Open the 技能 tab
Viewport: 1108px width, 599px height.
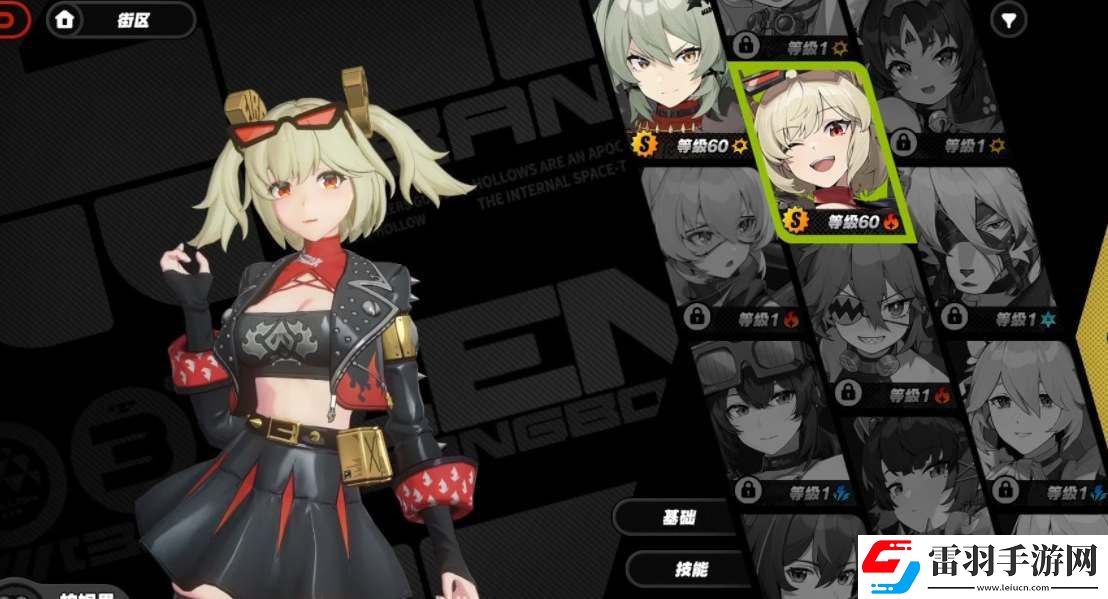click(x=688, y=569)
